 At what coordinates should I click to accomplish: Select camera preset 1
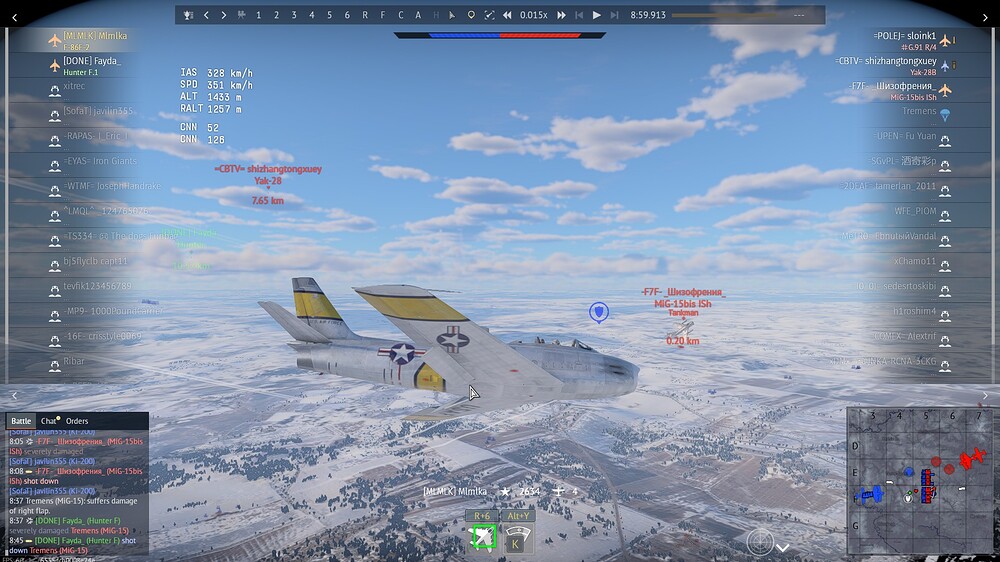click(258, 15)
